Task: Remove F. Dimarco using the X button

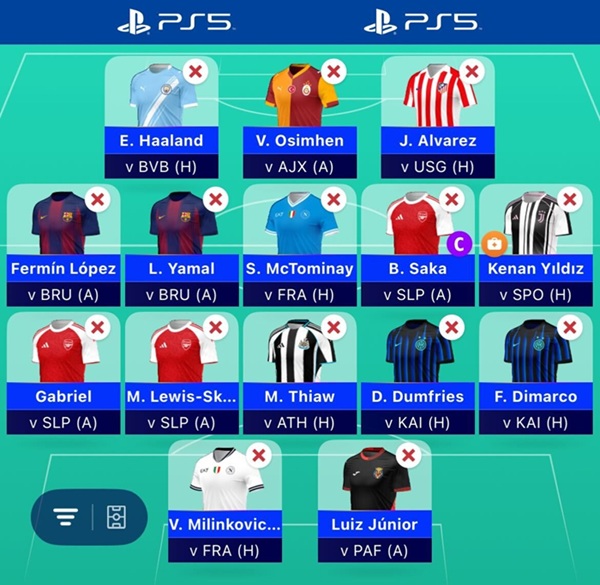Action: click(569, 328)
